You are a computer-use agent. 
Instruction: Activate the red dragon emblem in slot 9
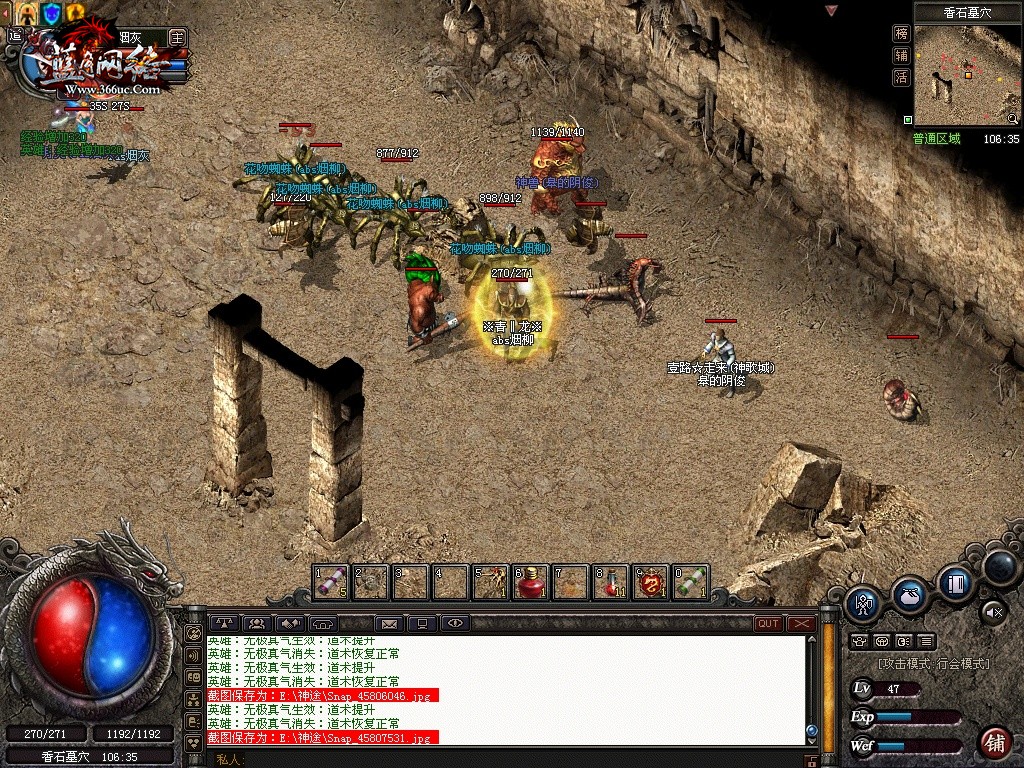tap(651, 581)
